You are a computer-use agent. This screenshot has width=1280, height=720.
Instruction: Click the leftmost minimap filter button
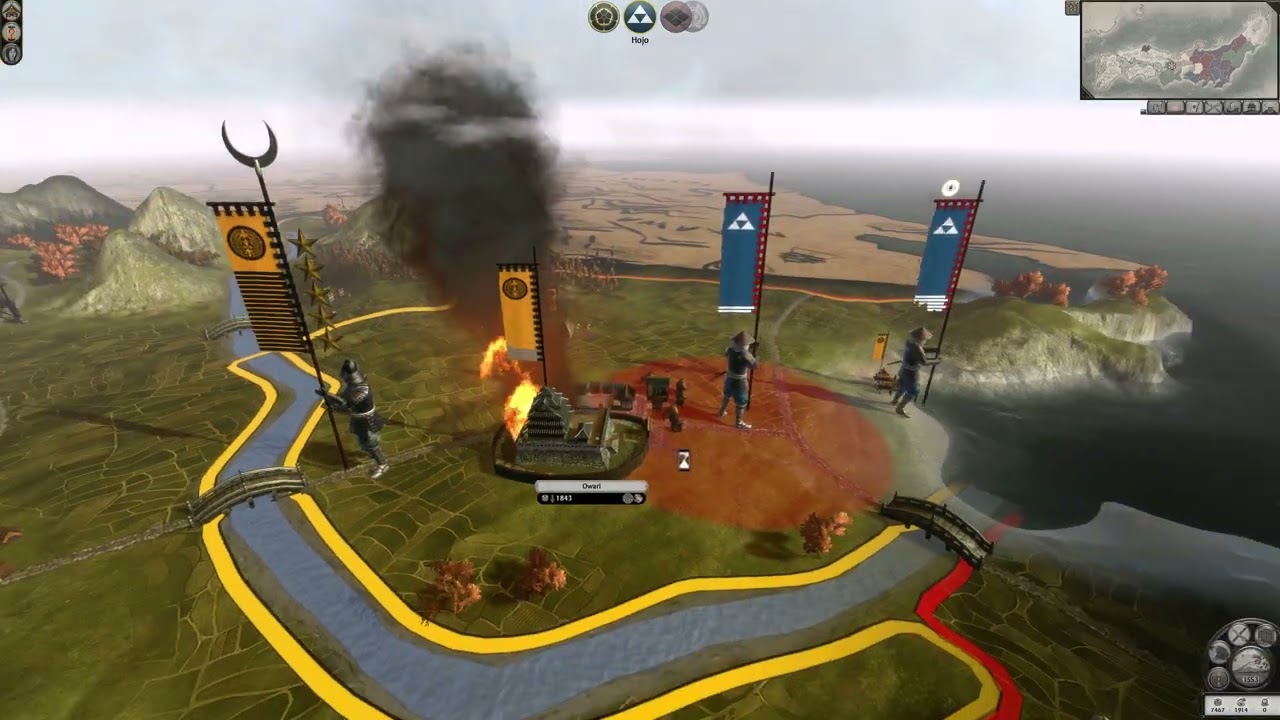click(1156, 107)
